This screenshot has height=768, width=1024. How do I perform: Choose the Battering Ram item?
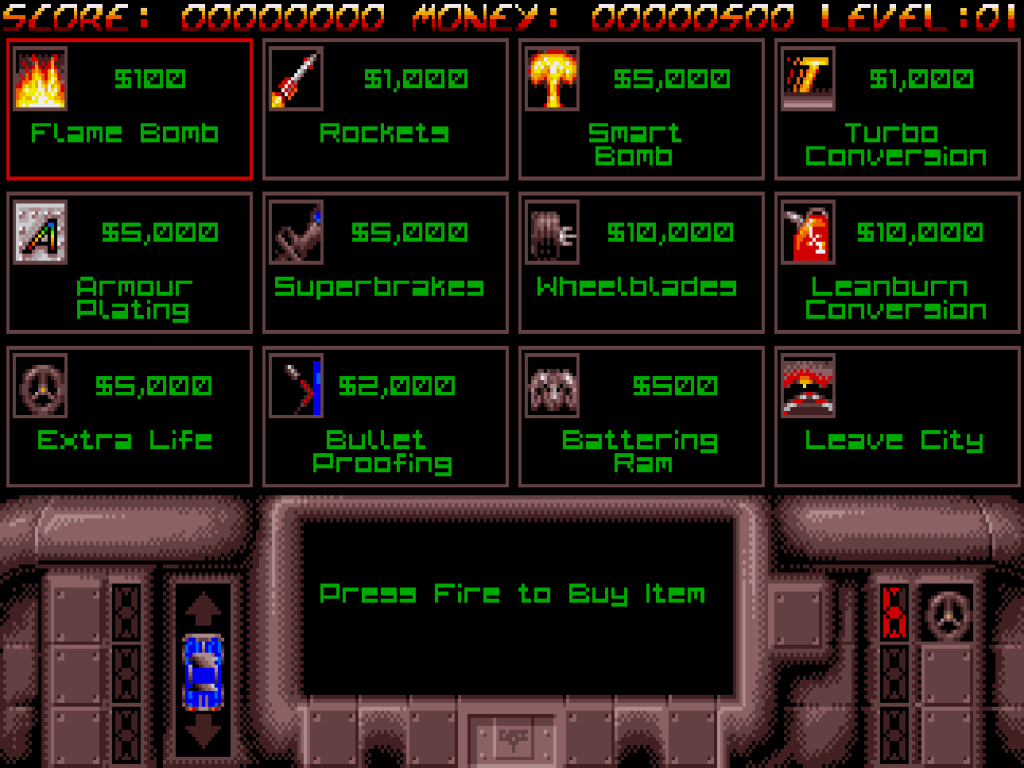[x=641, y=417]
